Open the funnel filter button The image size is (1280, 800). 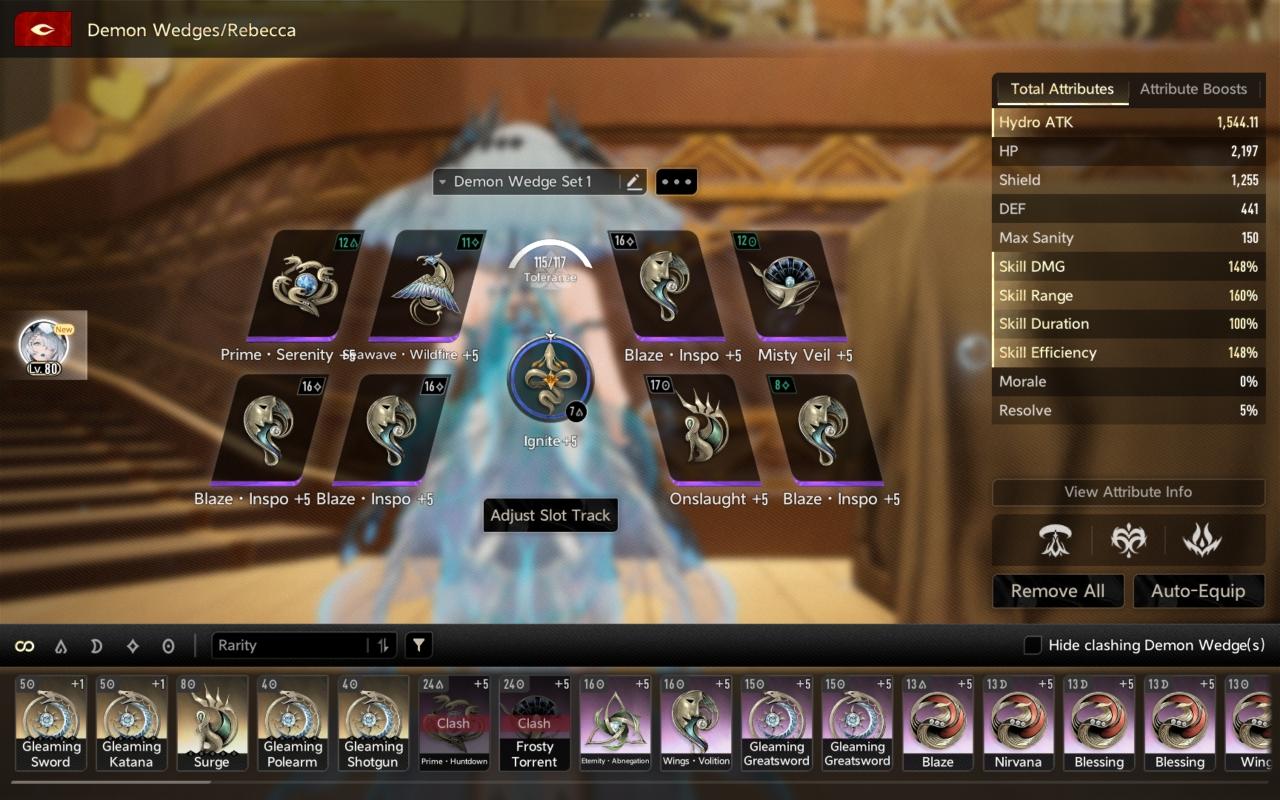point(419,646)
